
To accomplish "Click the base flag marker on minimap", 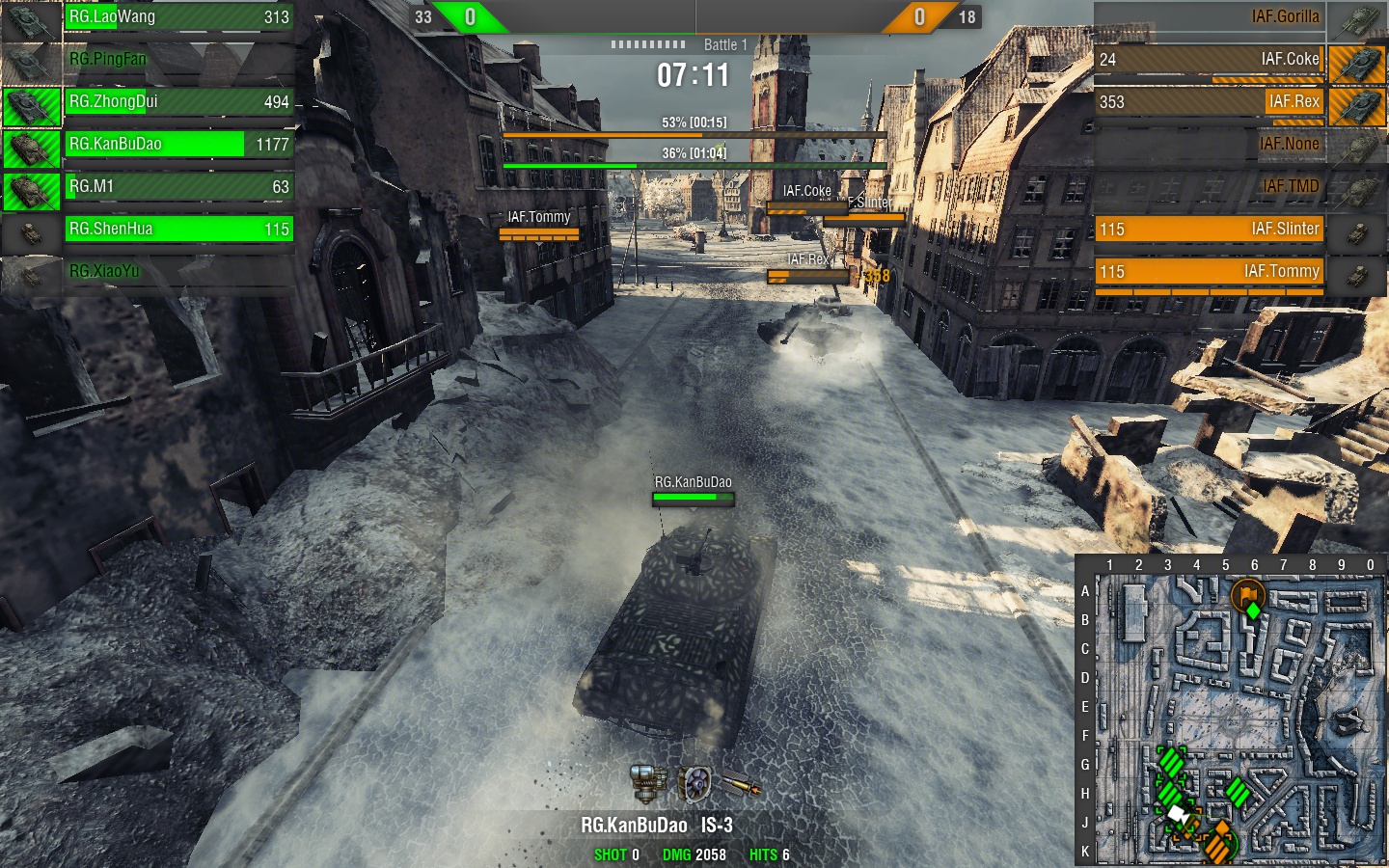I will pos(1247,594).
